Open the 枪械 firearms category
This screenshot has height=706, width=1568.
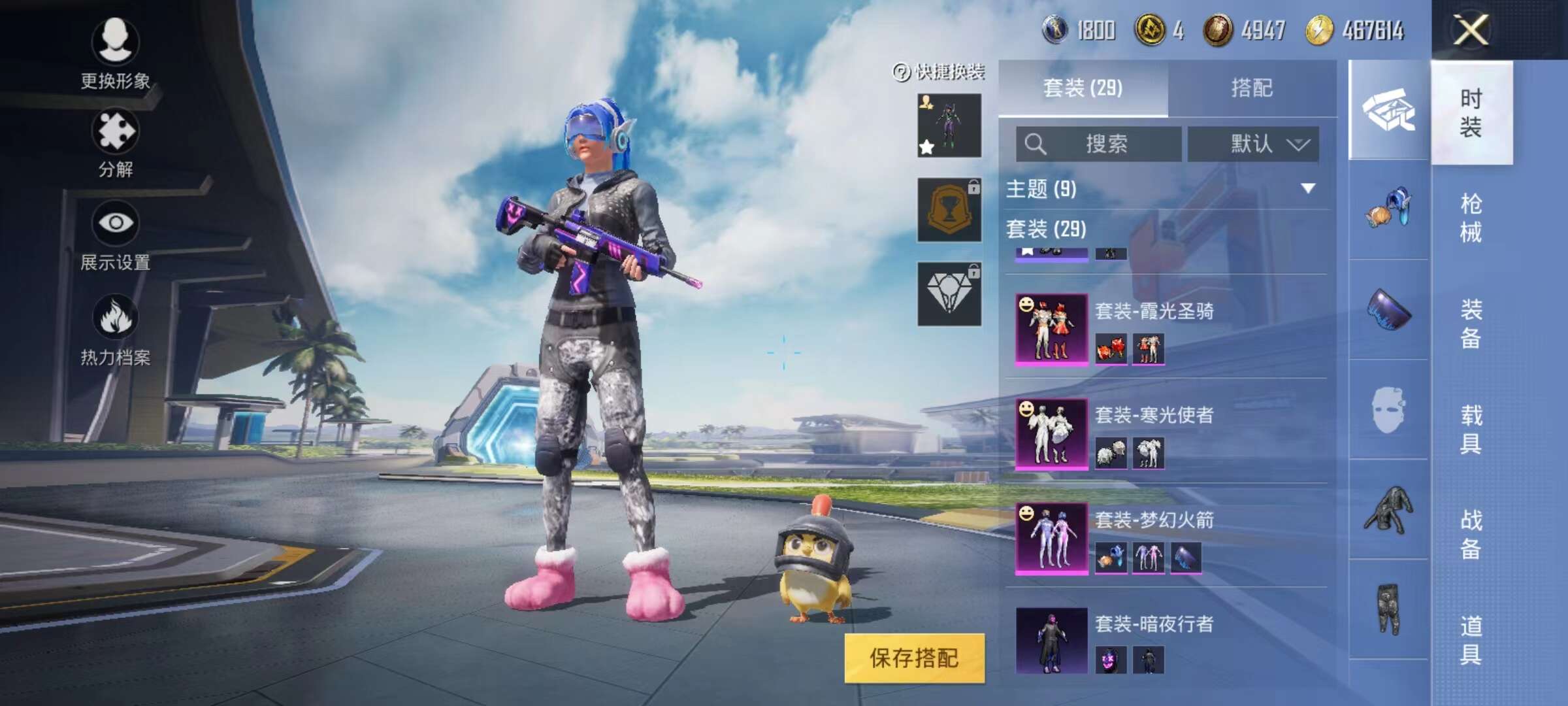coord(1471,218)
